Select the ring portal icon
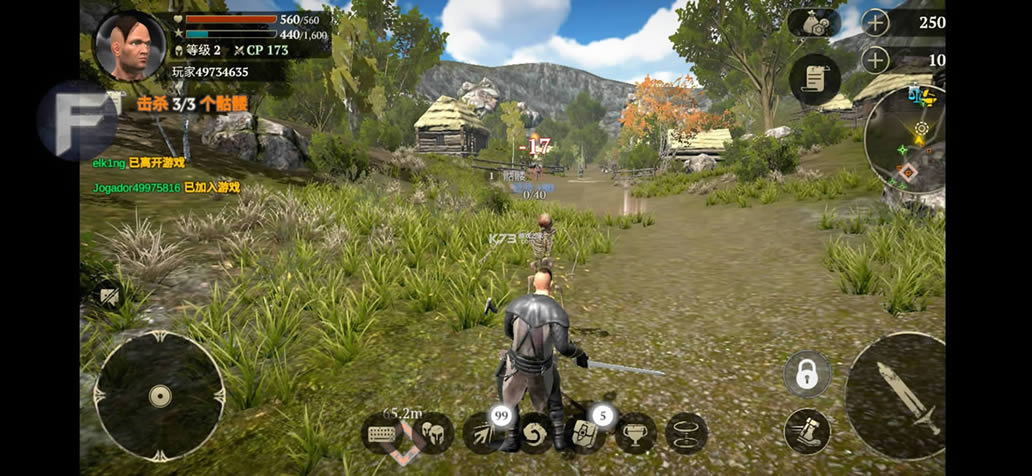 [686, 434]
